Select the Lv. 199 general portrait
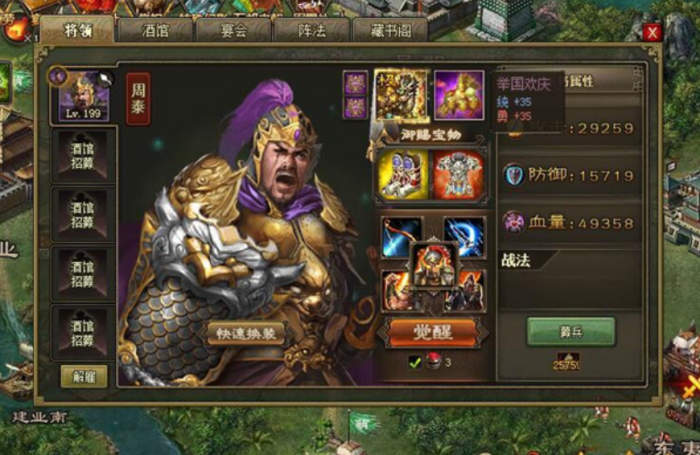Screen dimensions: 700x455 (x=84, y=94)
